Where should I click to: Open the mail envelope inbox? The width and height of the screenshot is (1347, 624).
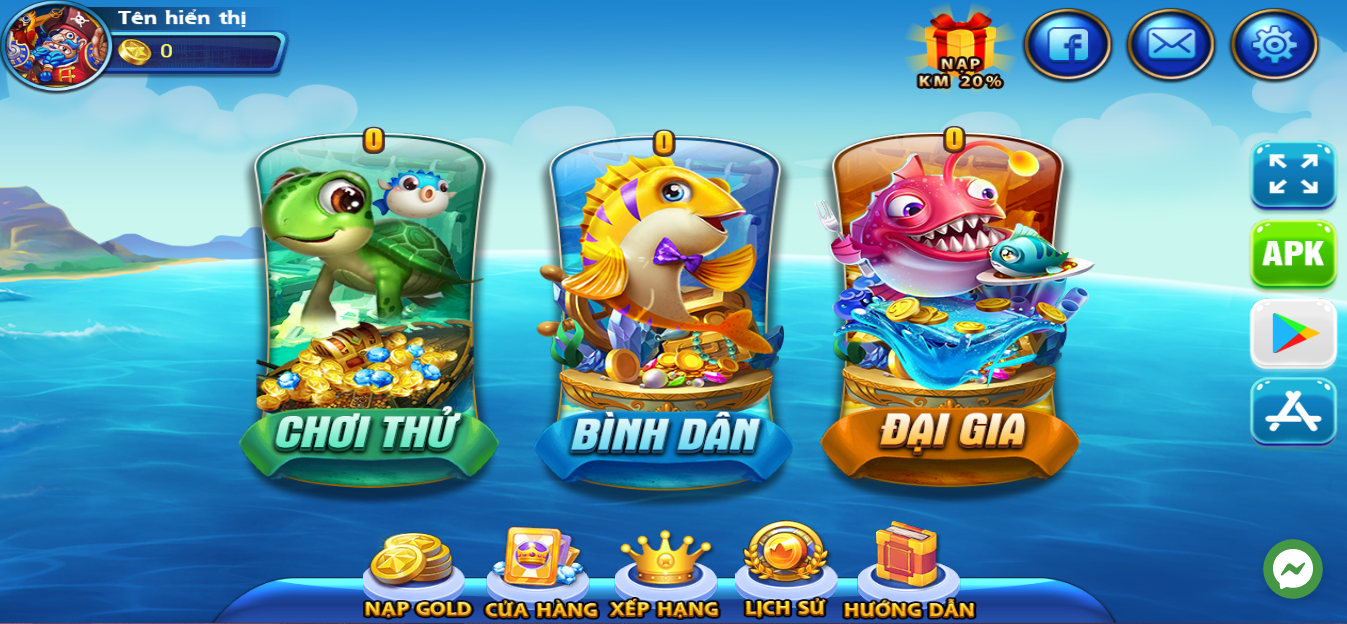[x=1170, y=45]
